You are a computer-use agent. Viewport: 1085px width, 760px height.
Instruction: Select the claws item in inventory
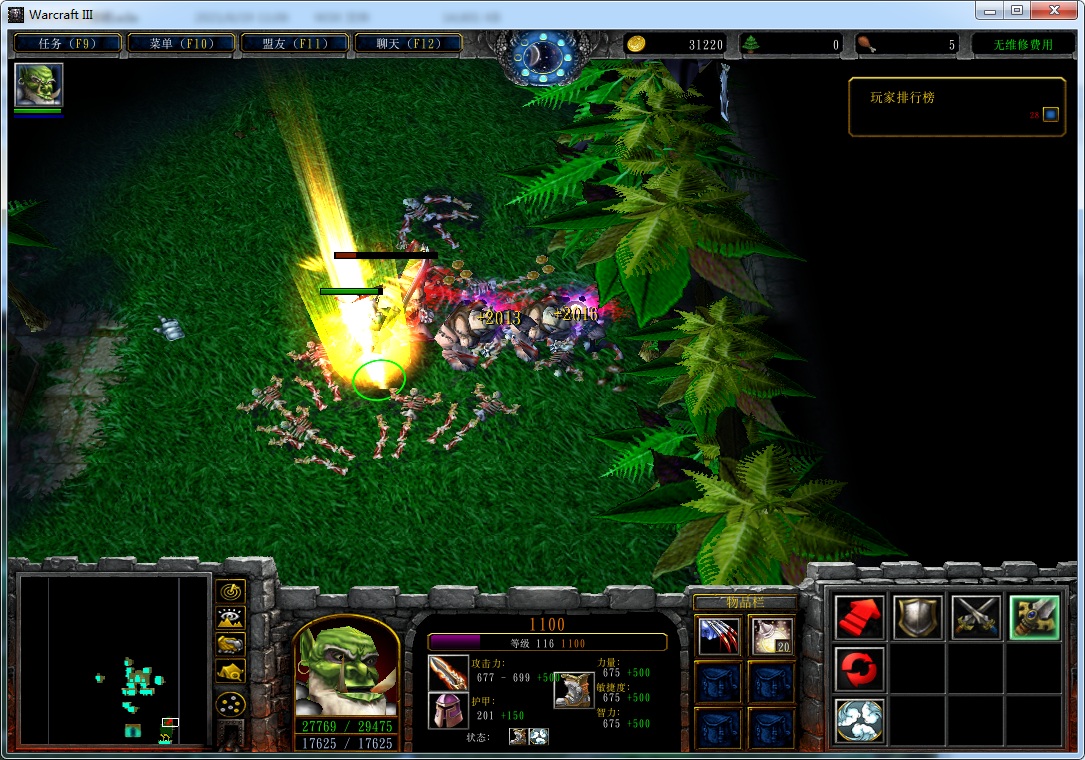point(718,636)
